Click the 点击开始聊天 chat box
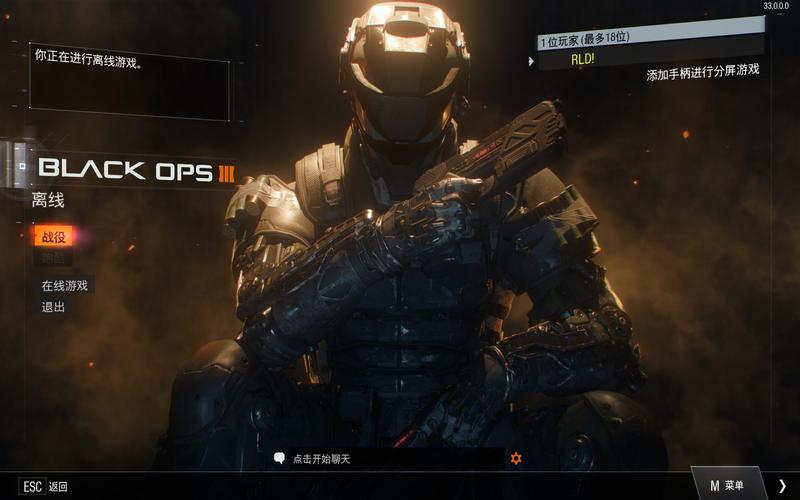Screen dimensions: 800x500 390,458
